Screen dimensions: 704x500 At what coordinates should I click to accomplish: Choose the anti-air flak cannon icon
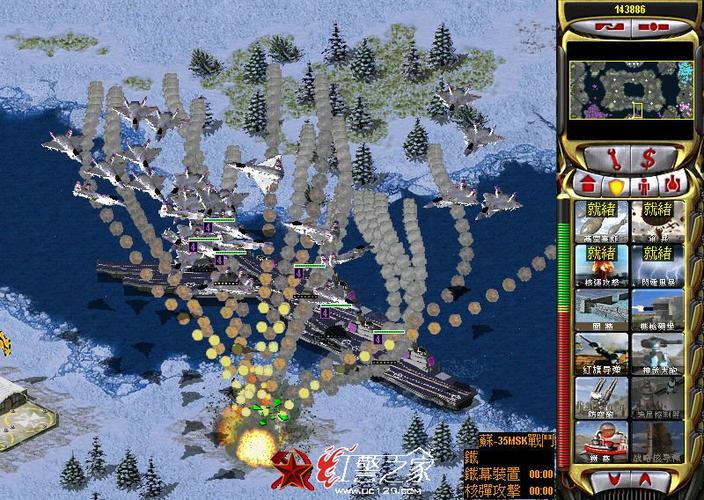[x=602, y=397]
